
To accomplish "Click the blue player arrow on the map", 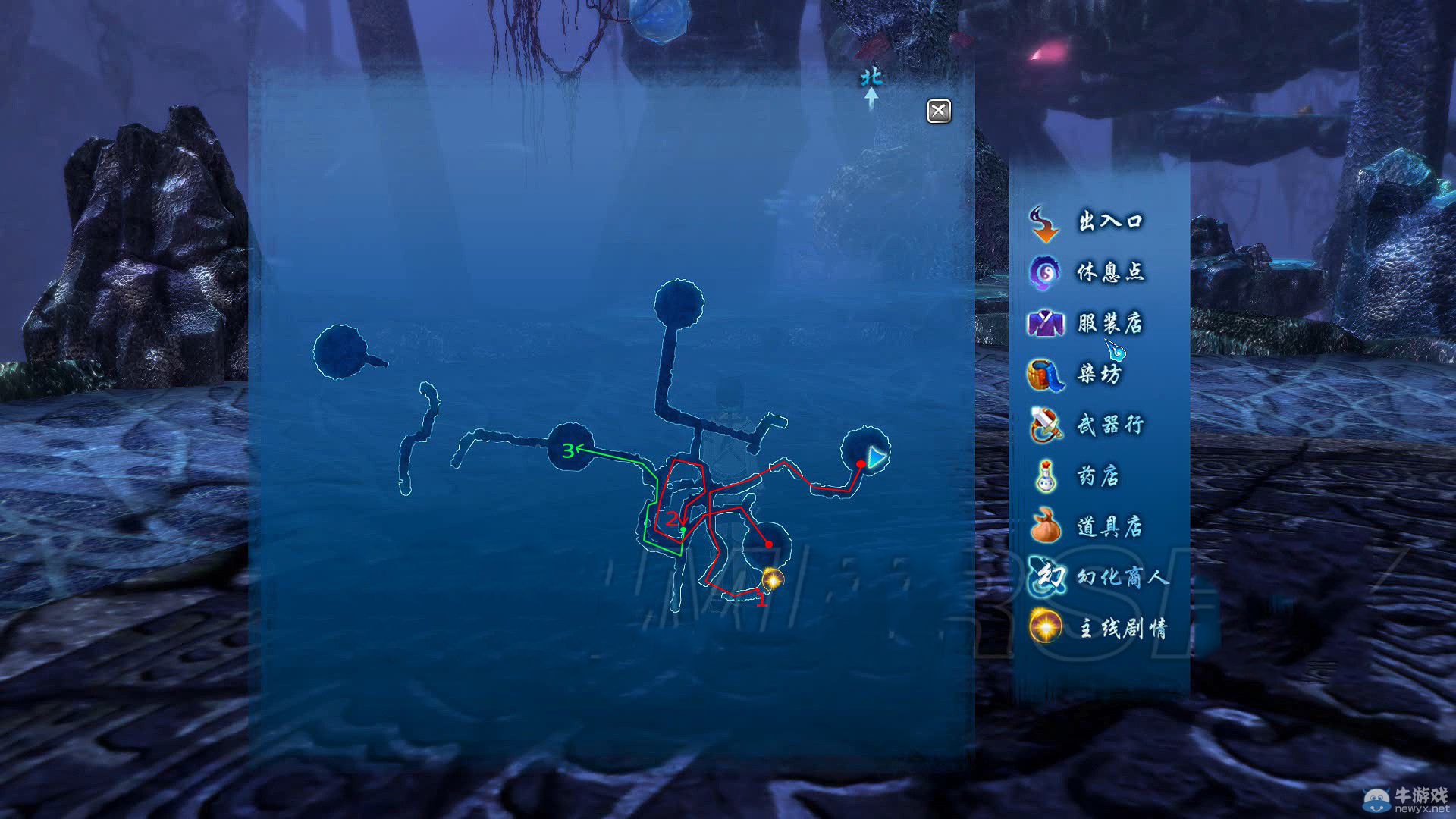I will click(x=876, y=458).
